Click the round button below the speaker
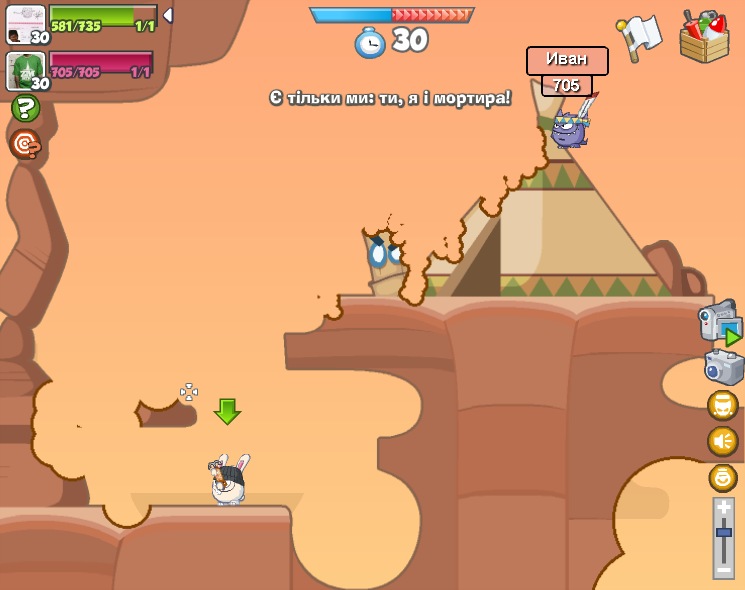 point(722,477)
